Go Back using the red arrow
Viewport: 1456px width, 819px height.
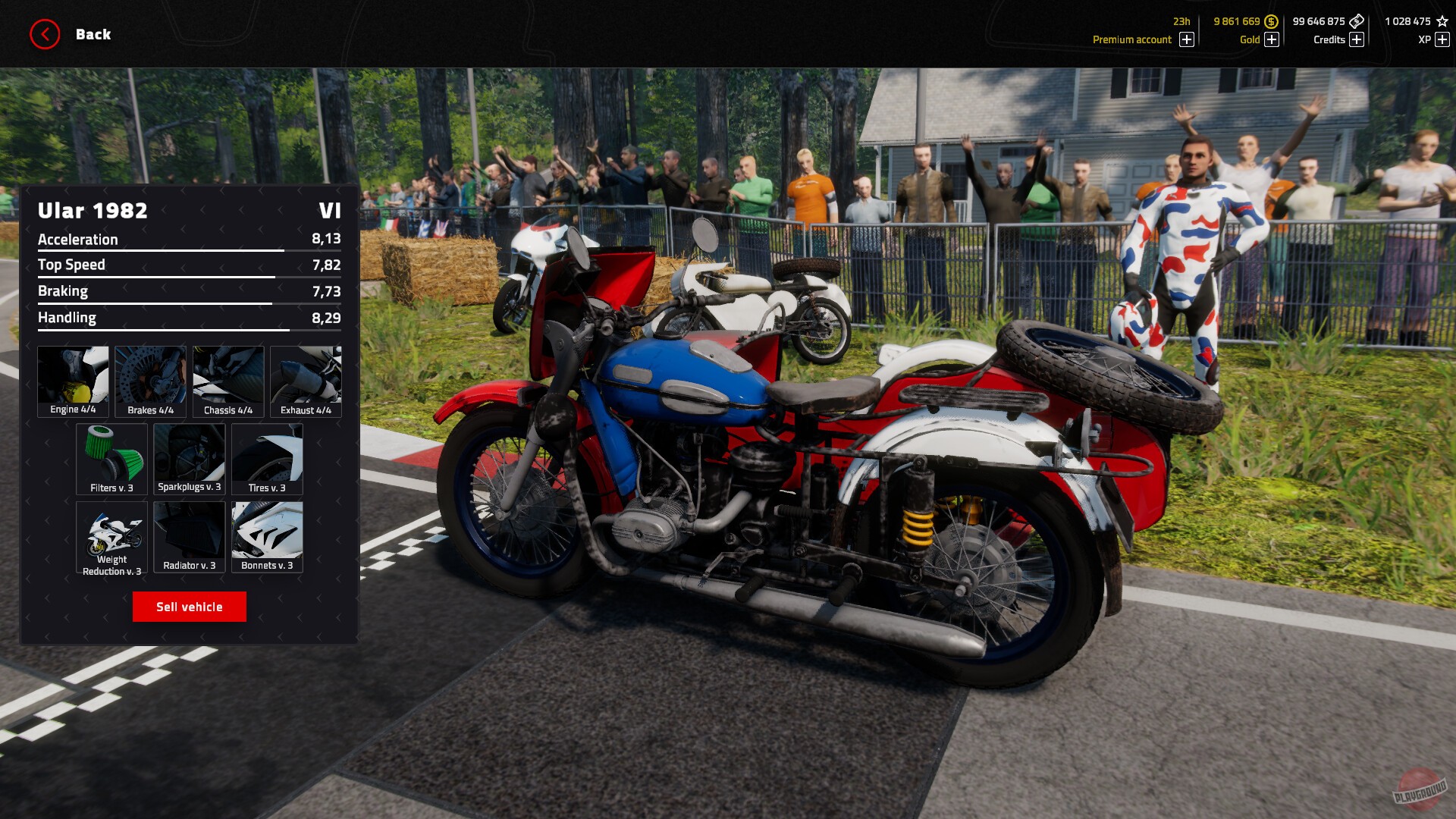(43, 33)
